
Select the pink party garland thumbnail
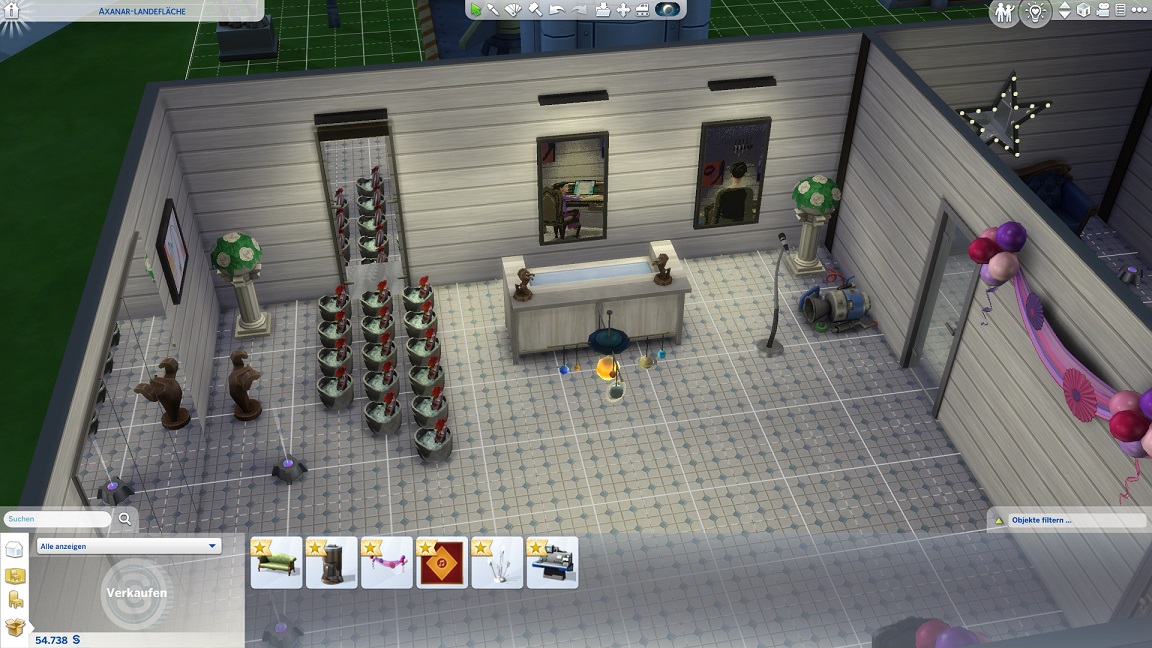(387, 563)
